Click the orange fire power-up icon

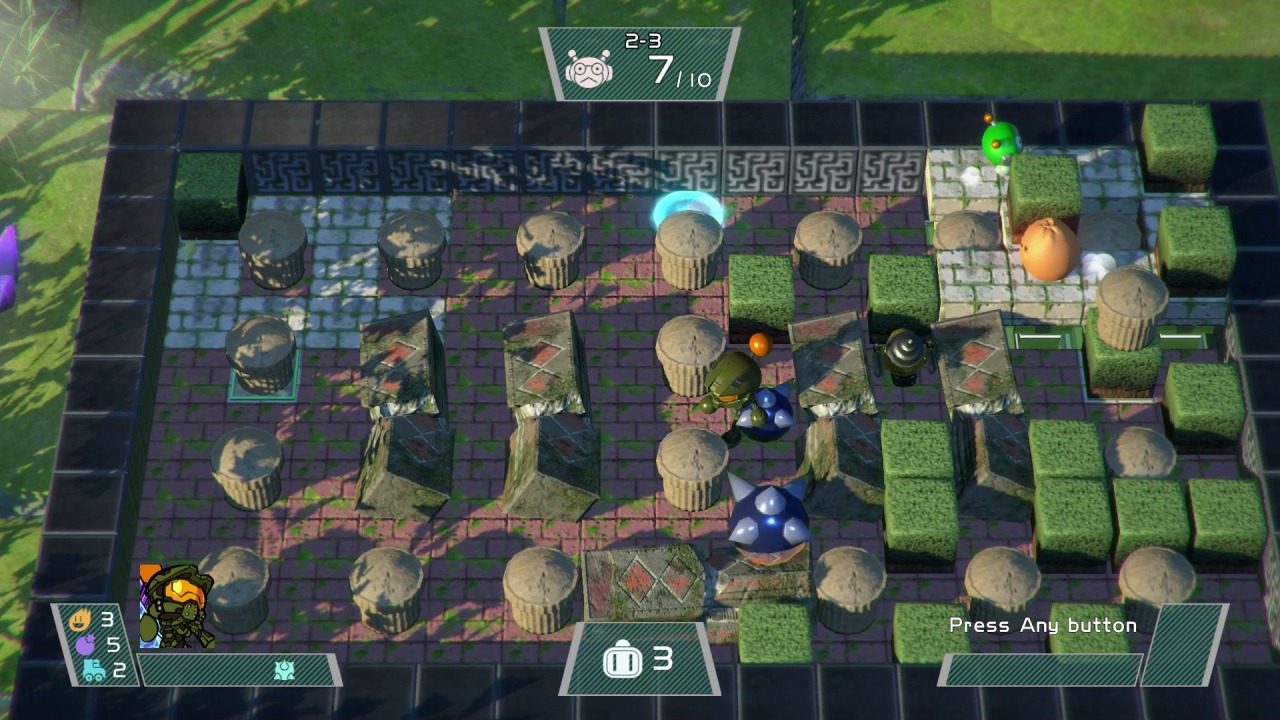coord(80,620)
